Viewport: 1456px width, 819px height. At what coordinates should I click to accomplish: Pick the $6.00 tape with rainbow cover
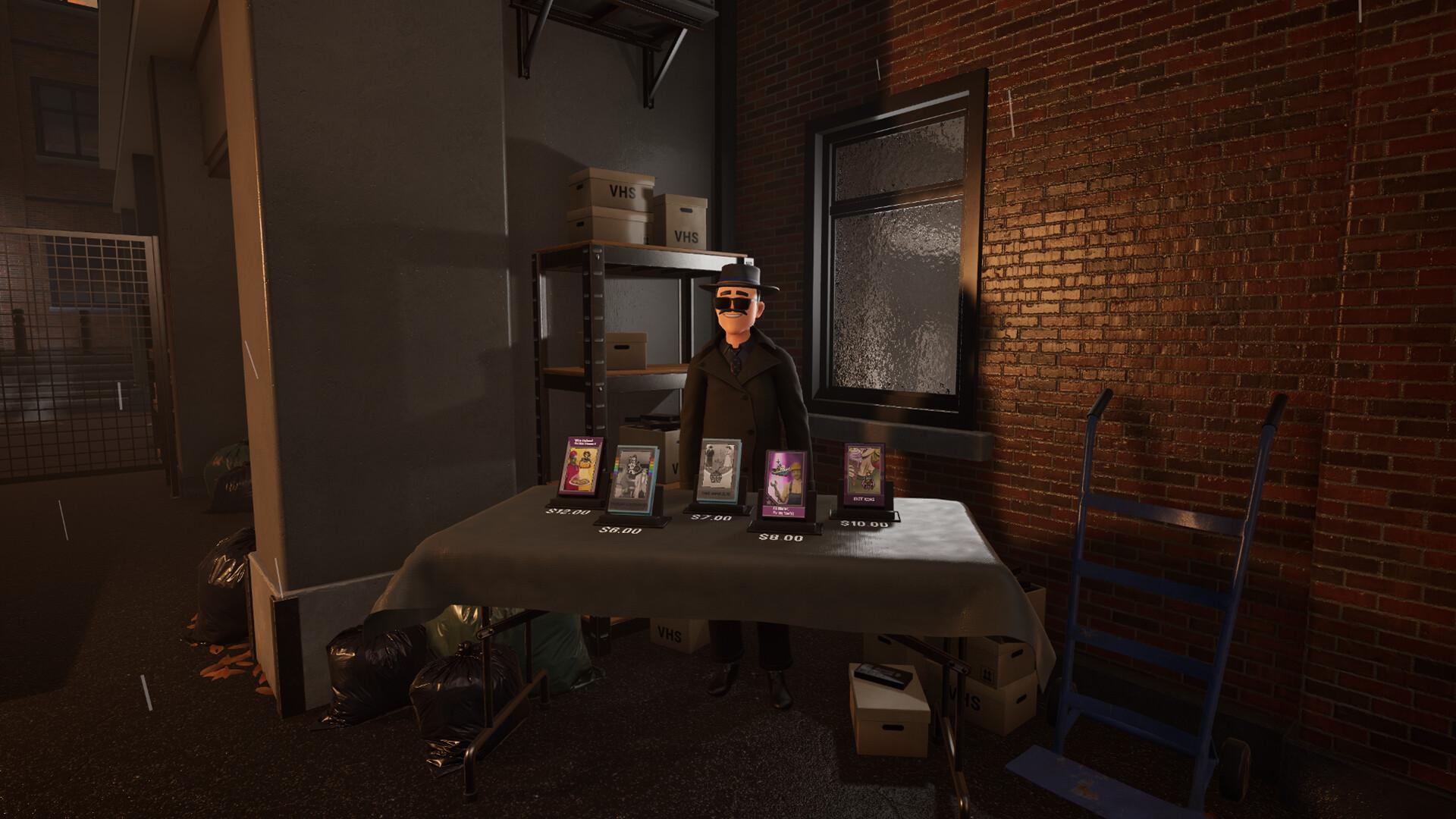(x=635, y=479)
